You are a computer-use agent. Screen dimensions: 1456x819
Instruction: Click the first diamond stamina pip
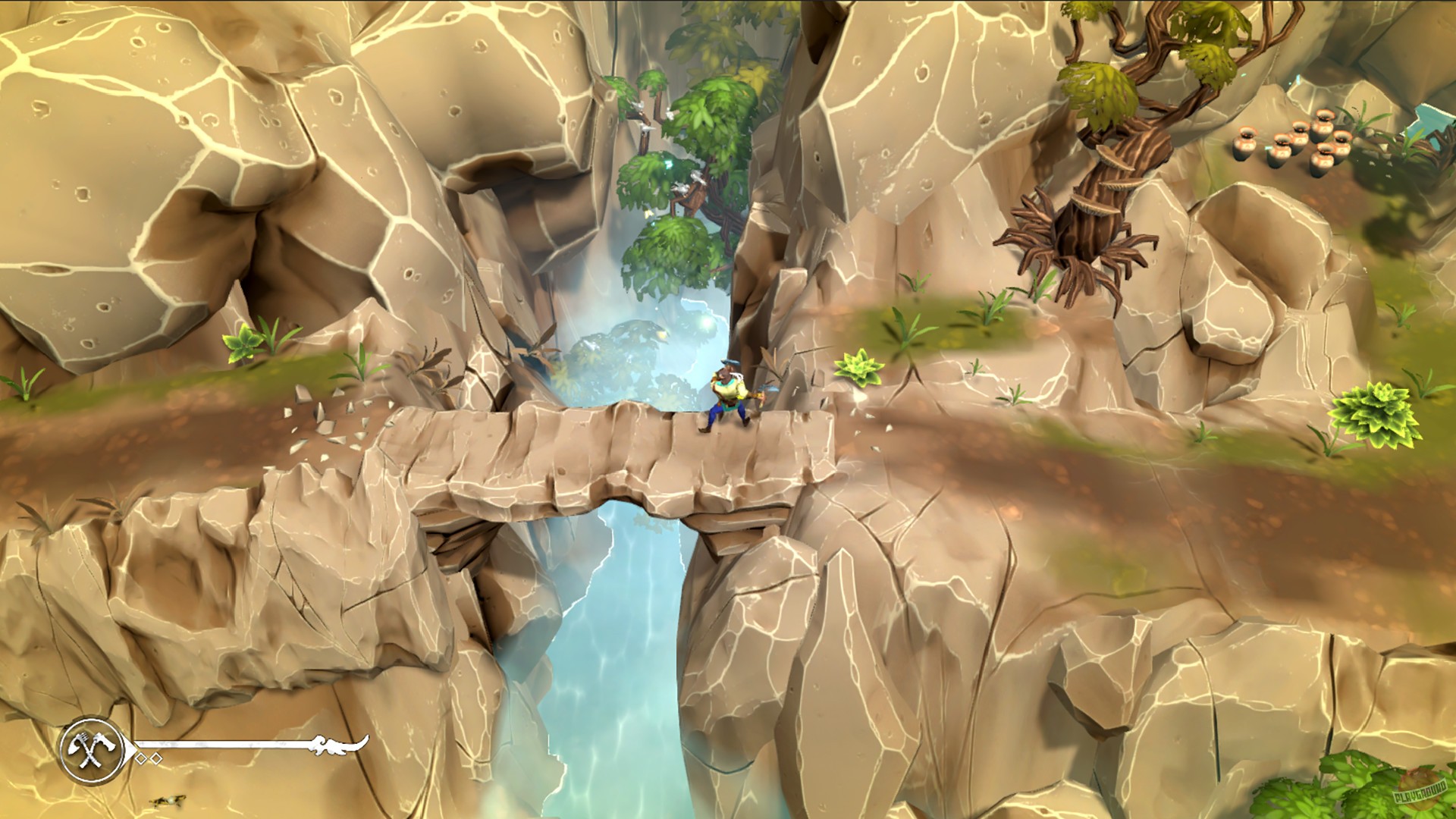(142, 758)
